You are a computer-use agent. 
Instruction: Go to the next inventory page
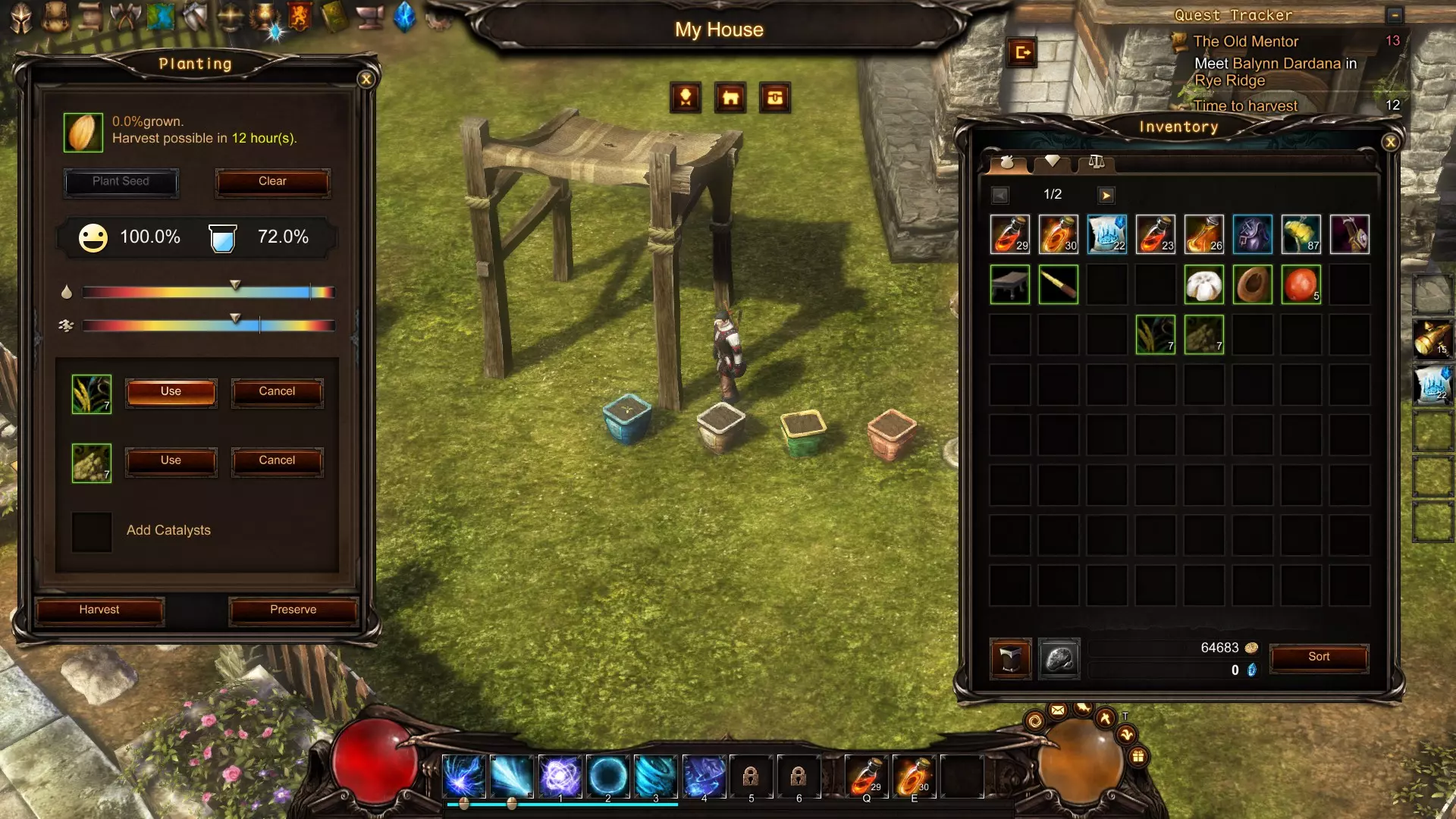click(1106, 196)
